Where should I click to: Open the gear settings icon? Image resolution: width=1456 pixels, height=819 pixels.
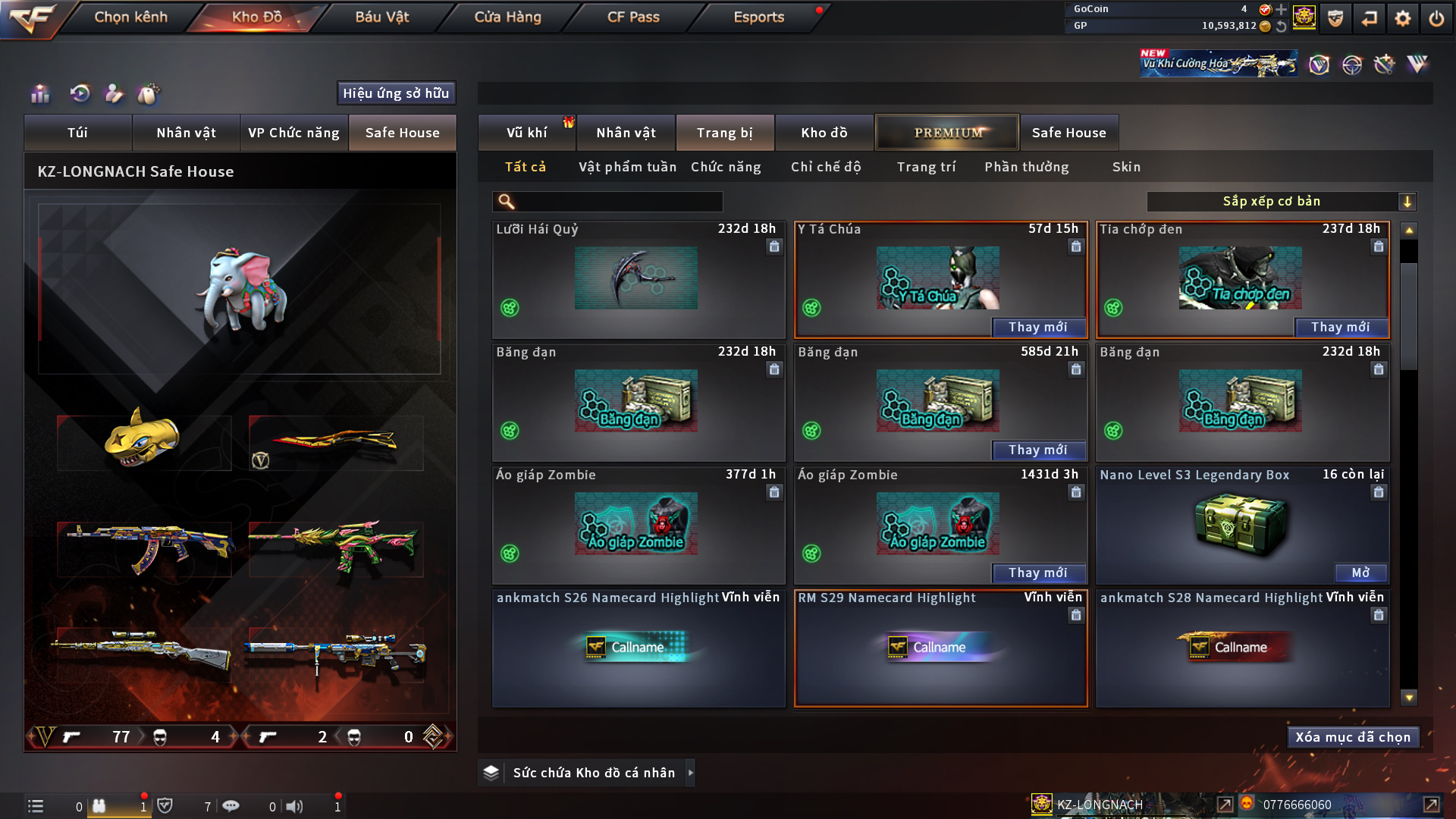point(1403,18)
